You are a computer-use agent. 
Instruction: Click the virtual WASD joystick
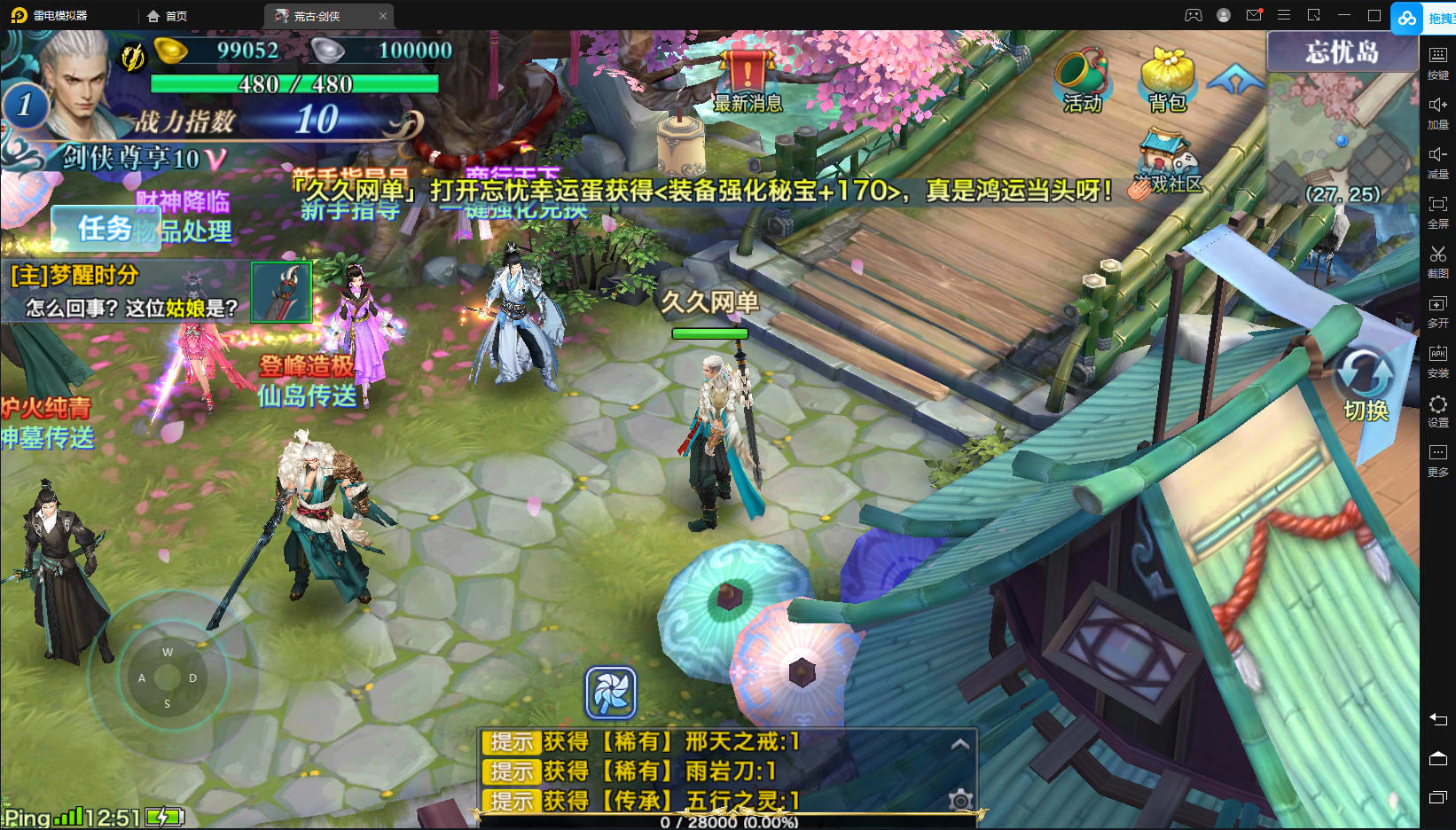click(168, 677)
